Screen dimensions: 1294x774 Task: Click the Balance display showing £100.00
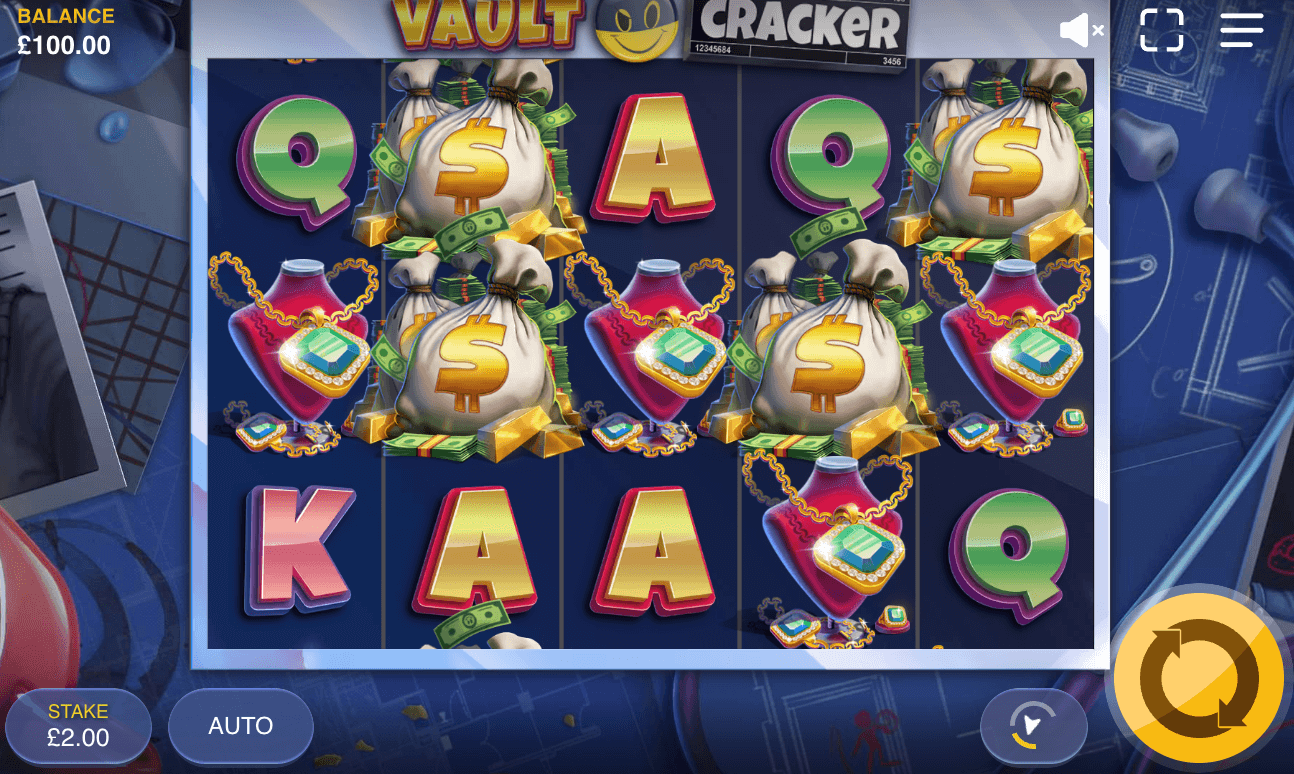63,26
